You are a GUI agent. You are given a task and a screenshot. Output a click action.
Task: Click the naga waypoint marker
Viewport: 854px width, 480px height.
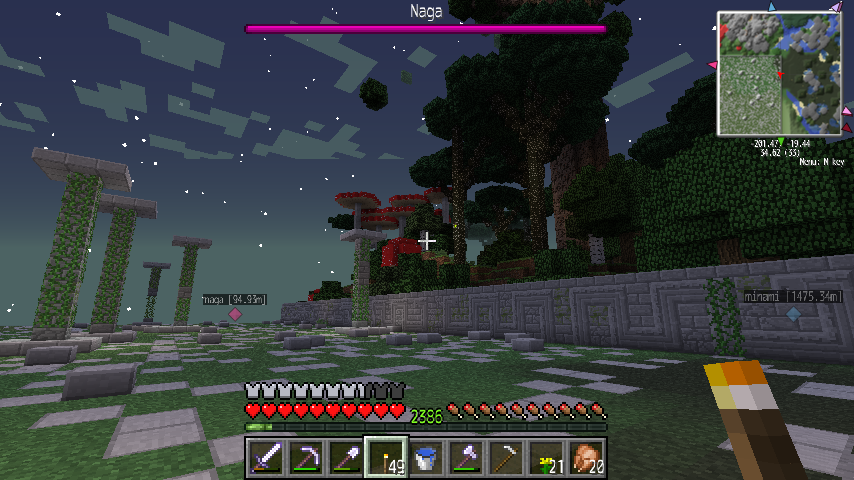236,313
